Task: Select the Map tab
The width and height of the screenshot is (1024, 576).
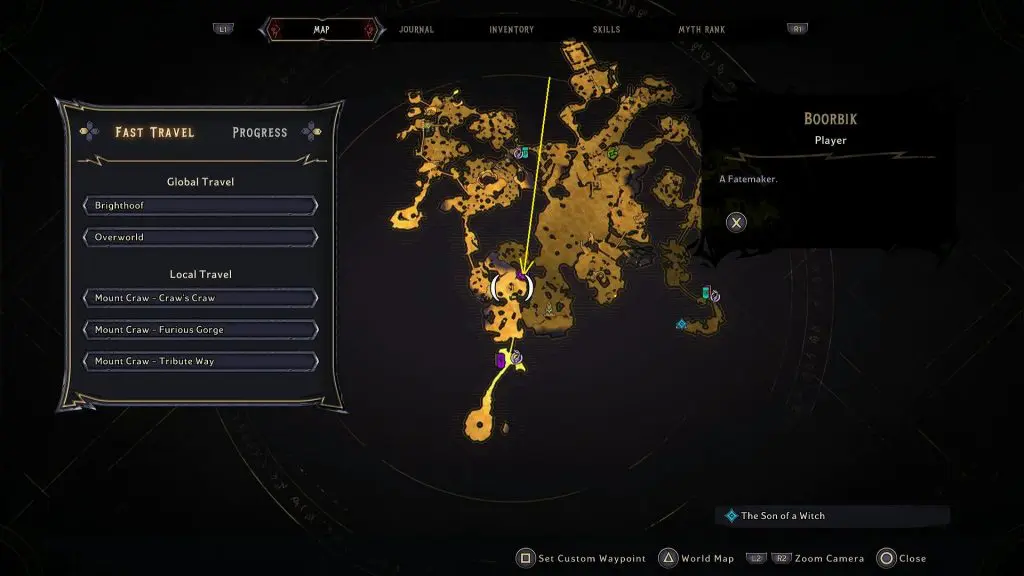Action: 321,30
